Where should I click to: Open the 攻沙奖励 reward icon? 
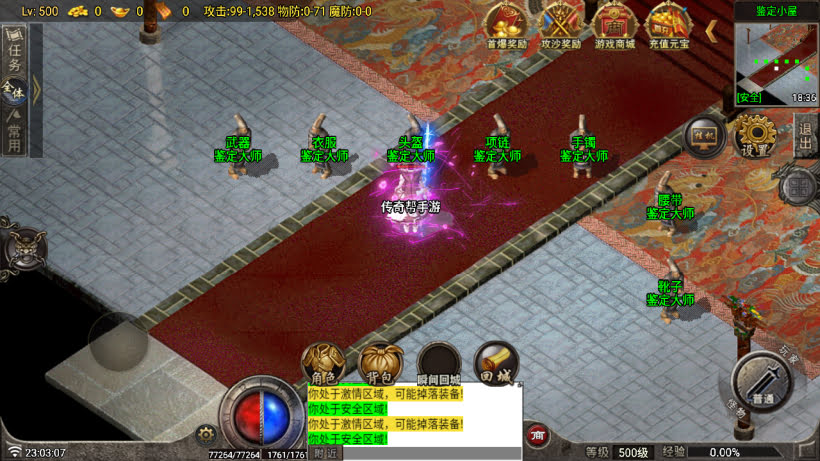[561, 24]
